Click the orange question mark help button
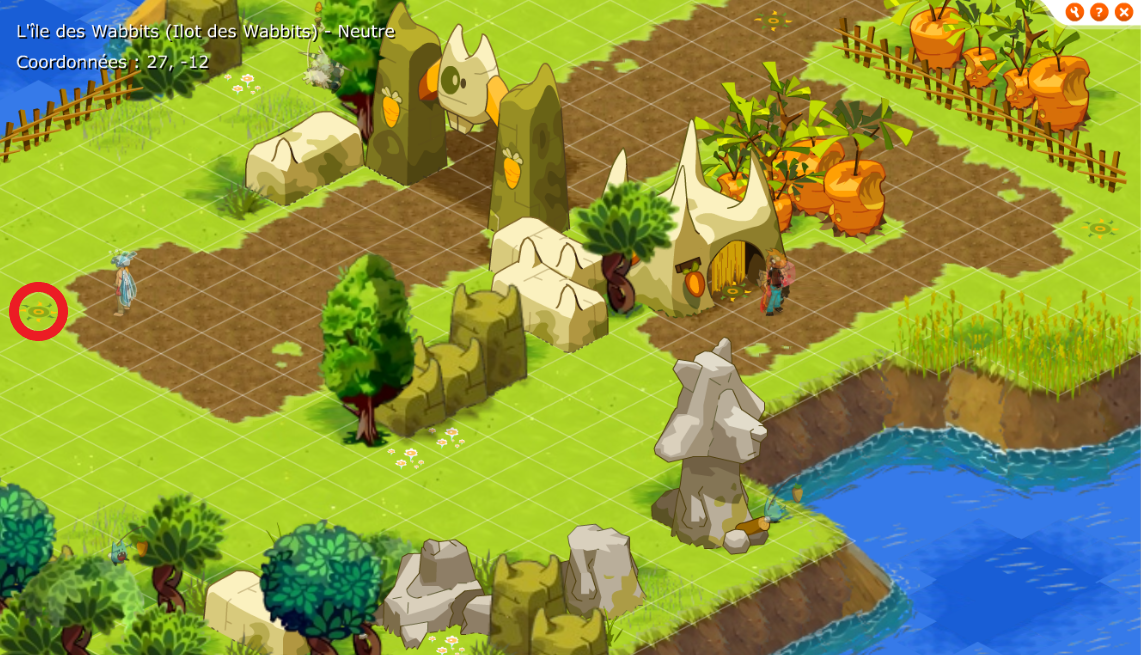The image size is (1141, 655). click(1099, 12)
